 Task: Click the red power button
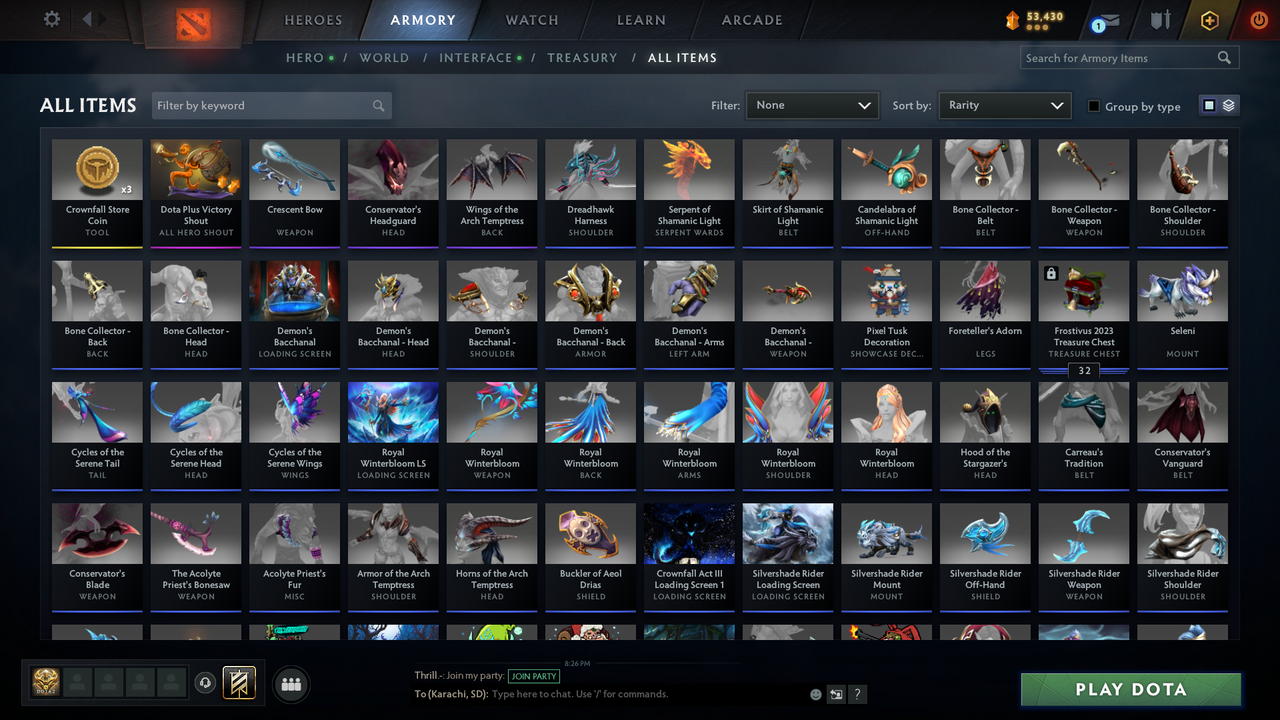(1258, 18)
